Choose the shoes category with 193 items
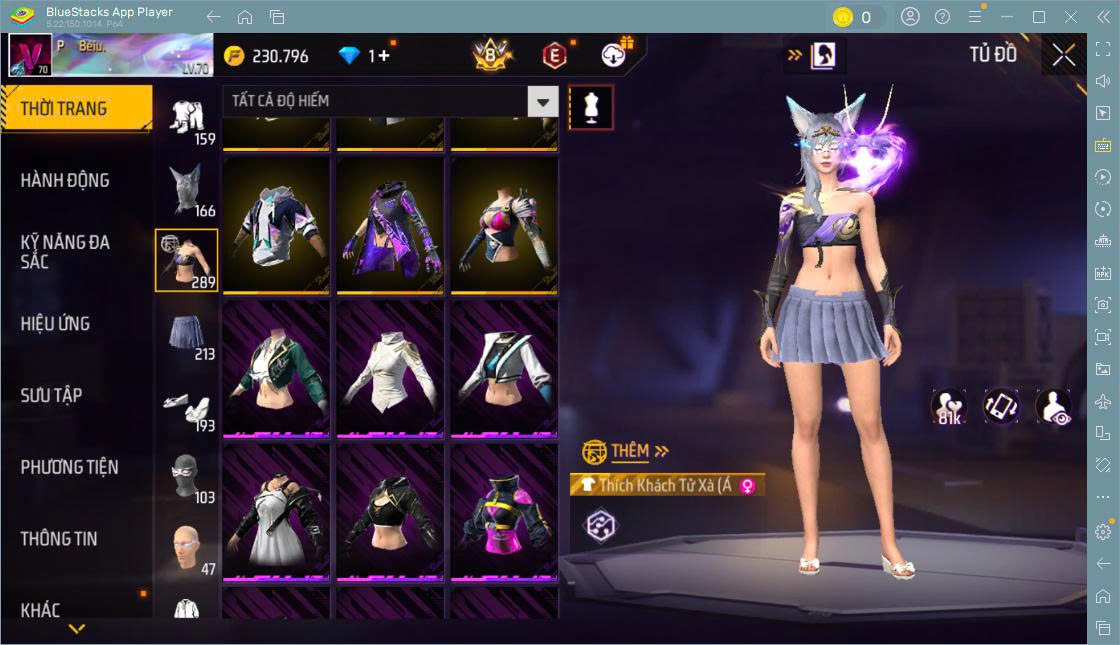The height and width of the screenshot is (645, 1120). pos(187,405)
